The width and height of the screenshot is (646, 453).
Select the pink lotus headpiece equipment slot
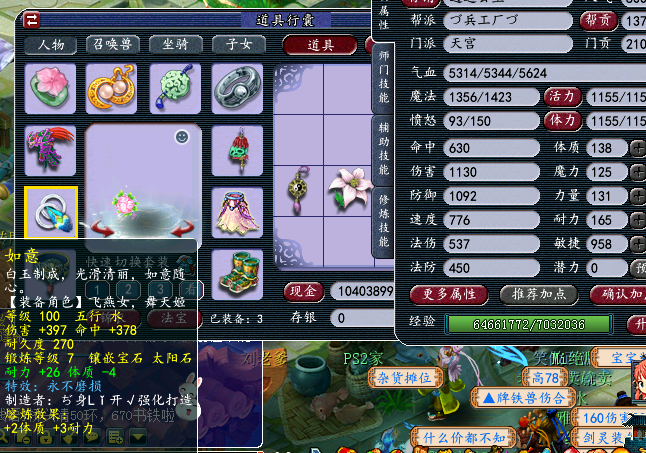tap(50, 88)
